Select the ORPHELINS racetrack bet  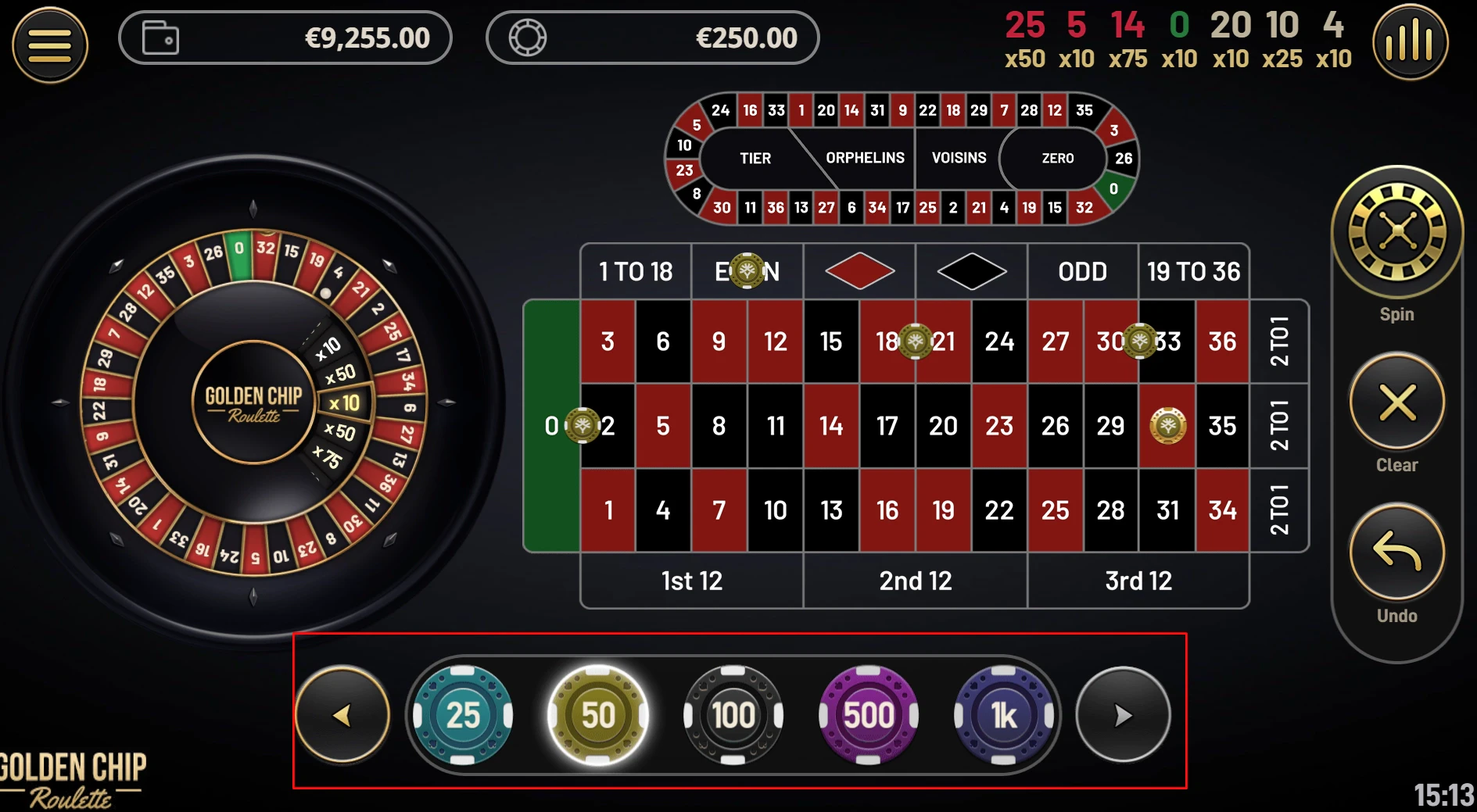point(865,159)
